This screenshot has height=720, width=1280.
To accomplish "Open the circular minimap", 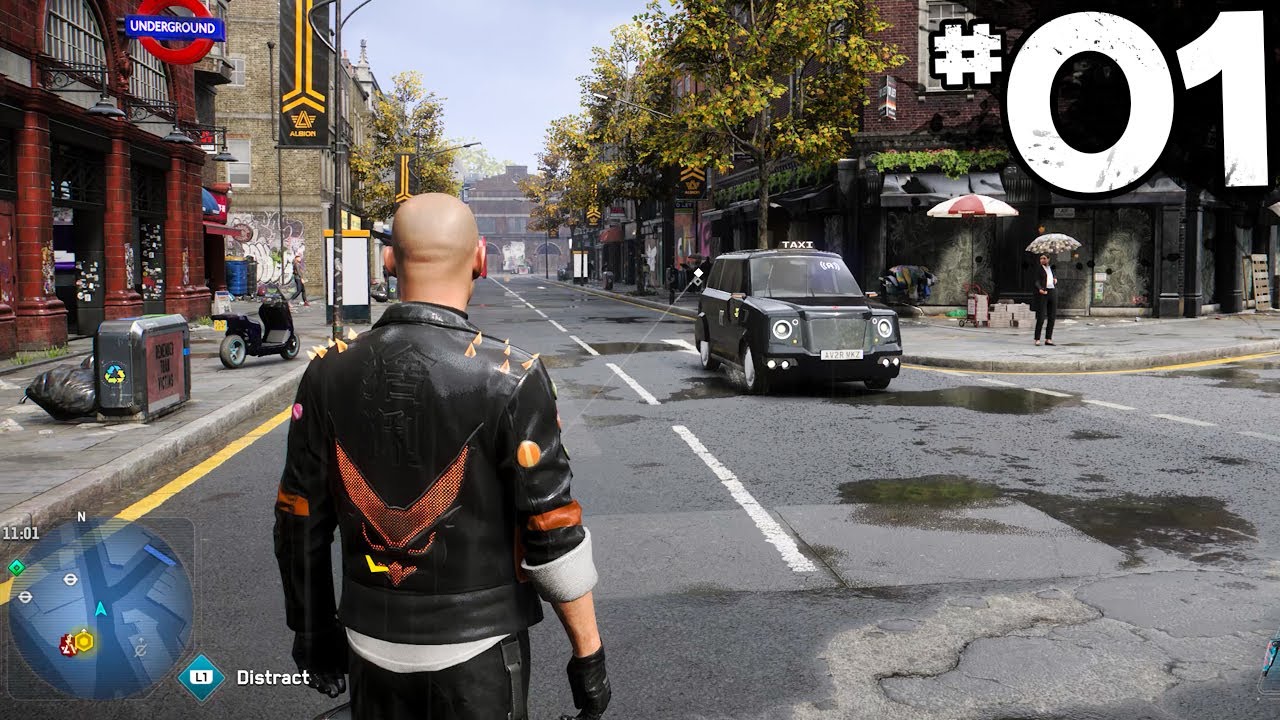I will pyautogui.click(x=100, y=607).
